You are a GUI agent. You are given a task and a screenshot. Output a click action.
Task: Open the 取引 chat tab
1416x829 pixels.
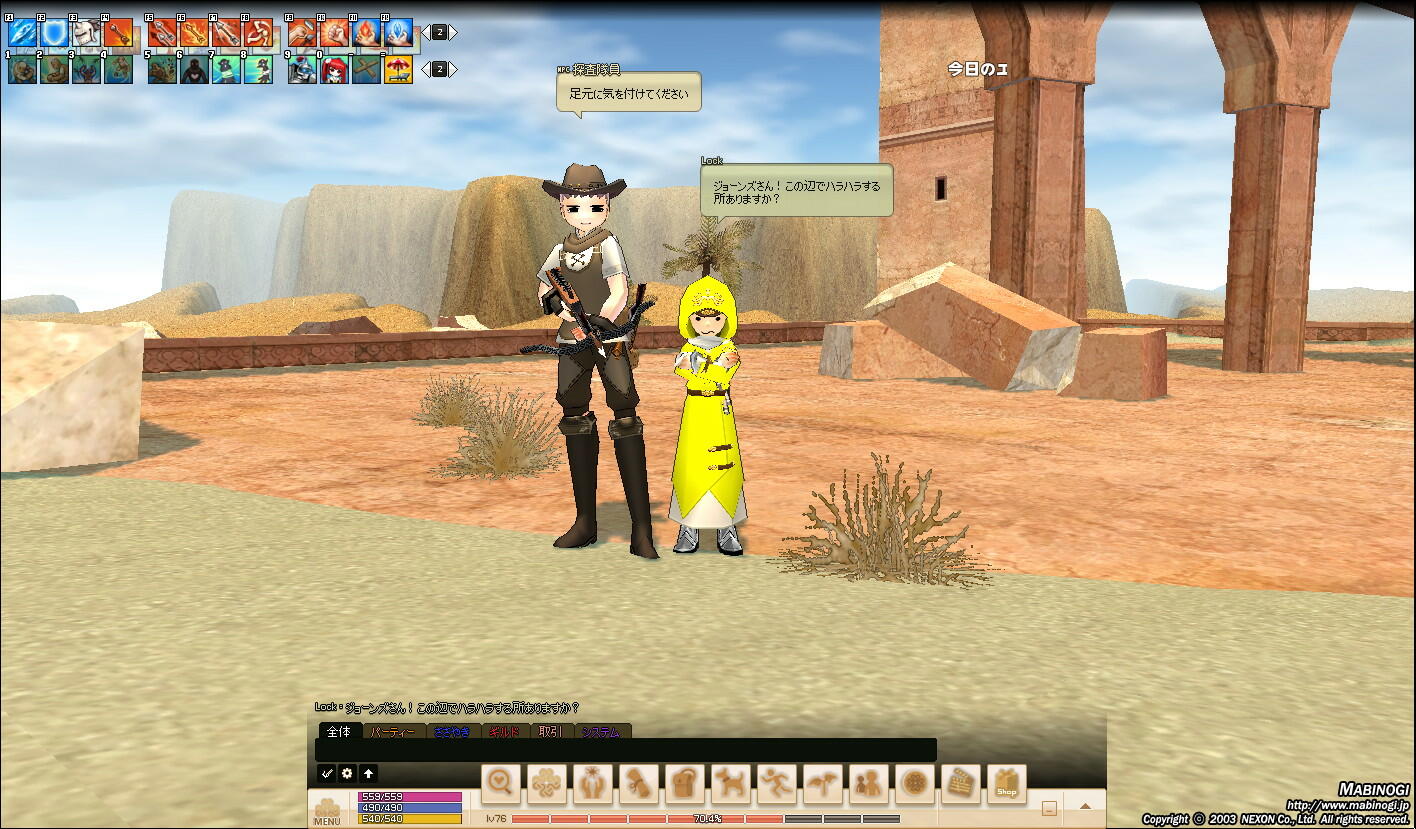pyautogui.click(x=550, y=732)
